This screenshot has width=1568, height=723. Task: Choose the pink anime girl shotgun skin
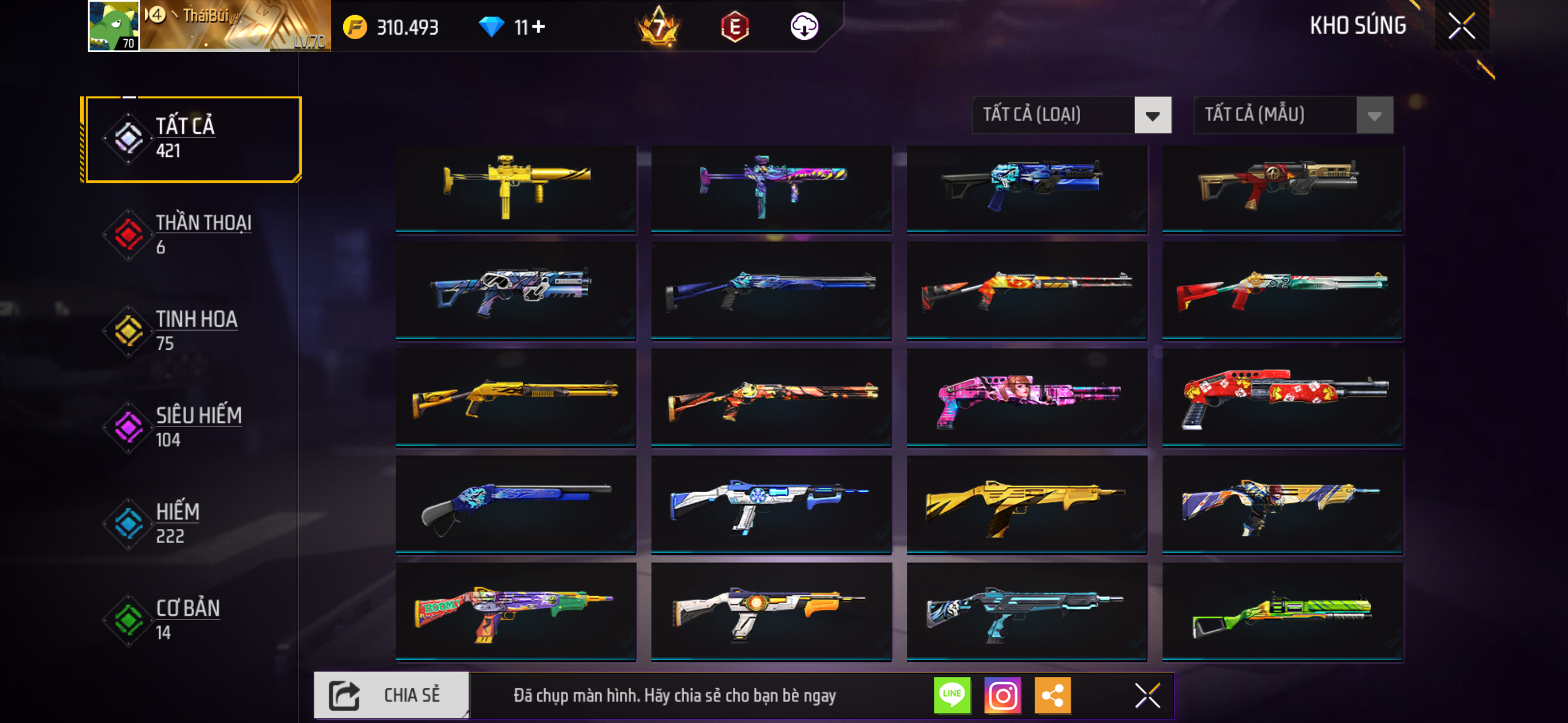click(1027, 398)
